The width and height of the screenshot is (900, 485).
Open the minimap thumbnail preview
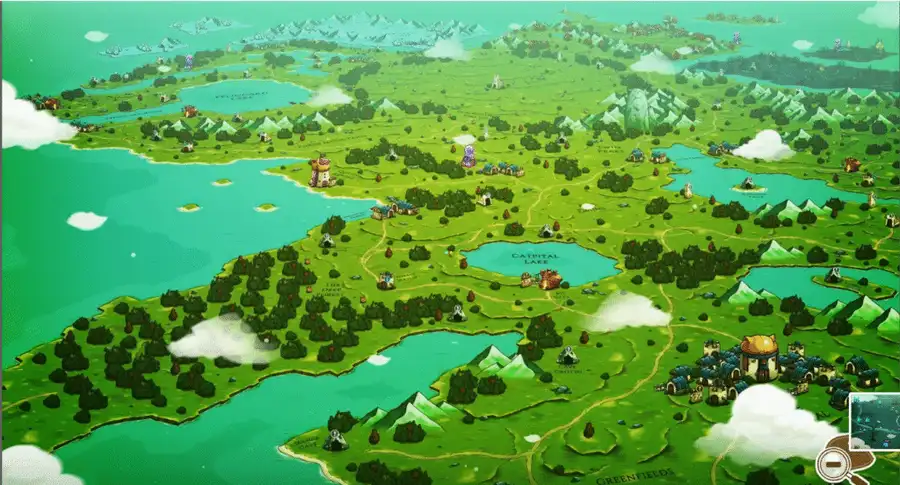(x=874, y=418)
